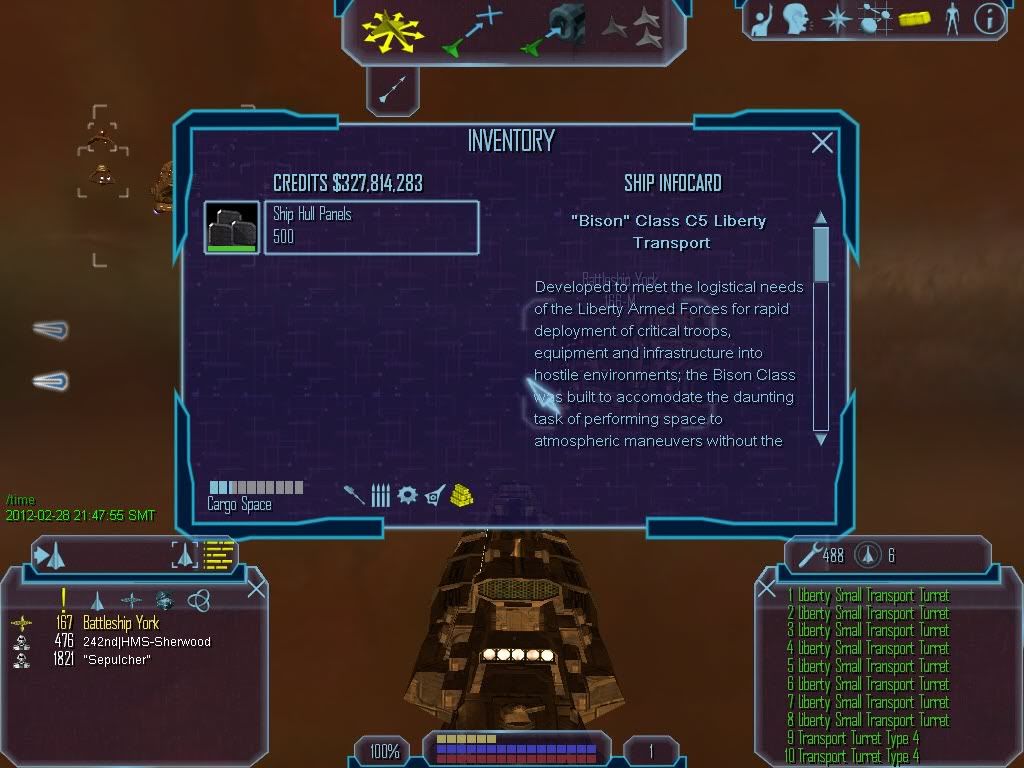This screenshot has width=1024, height=768.
Task: Open the Info 'i' icon in top bar
Action: pos(989,18)
